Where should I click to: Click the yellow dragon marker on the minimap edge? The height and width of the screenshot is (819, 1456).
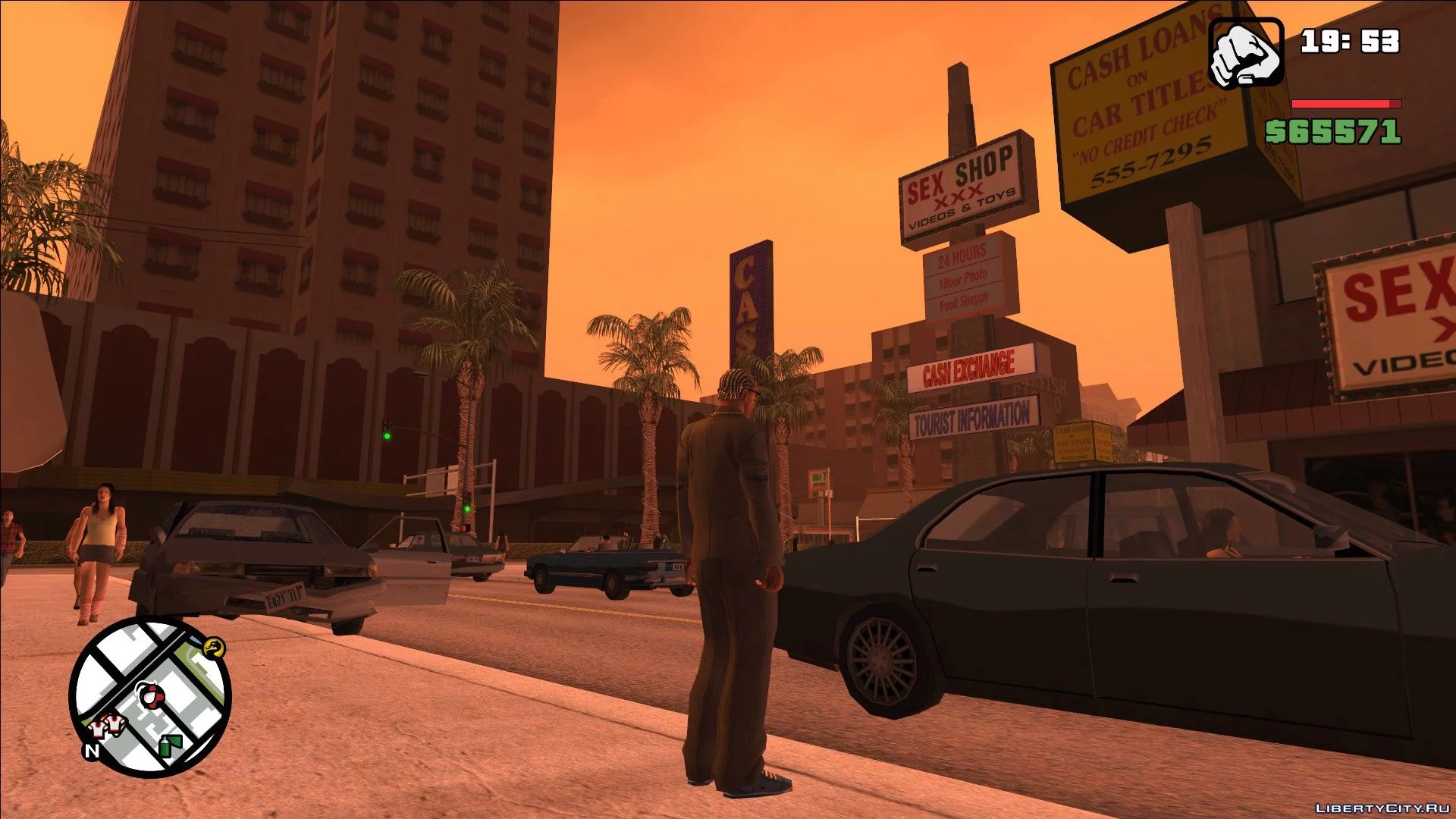click(x=215, y=648)
